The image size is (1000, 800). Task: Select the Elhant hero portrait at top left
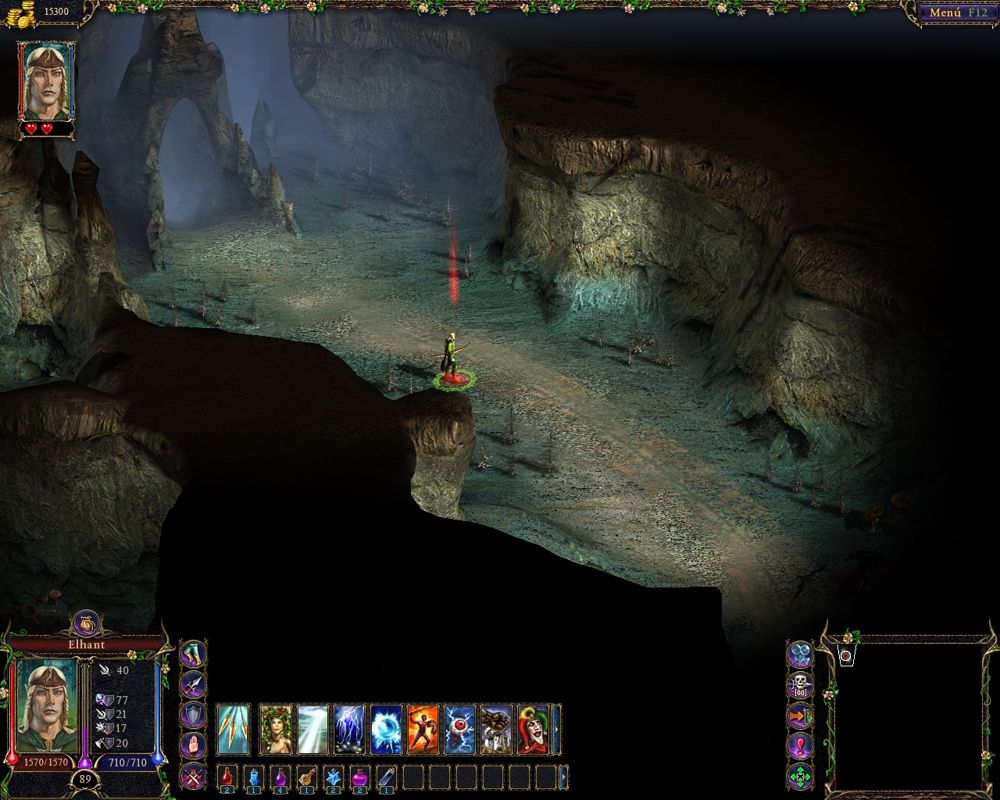pos(46,80)
